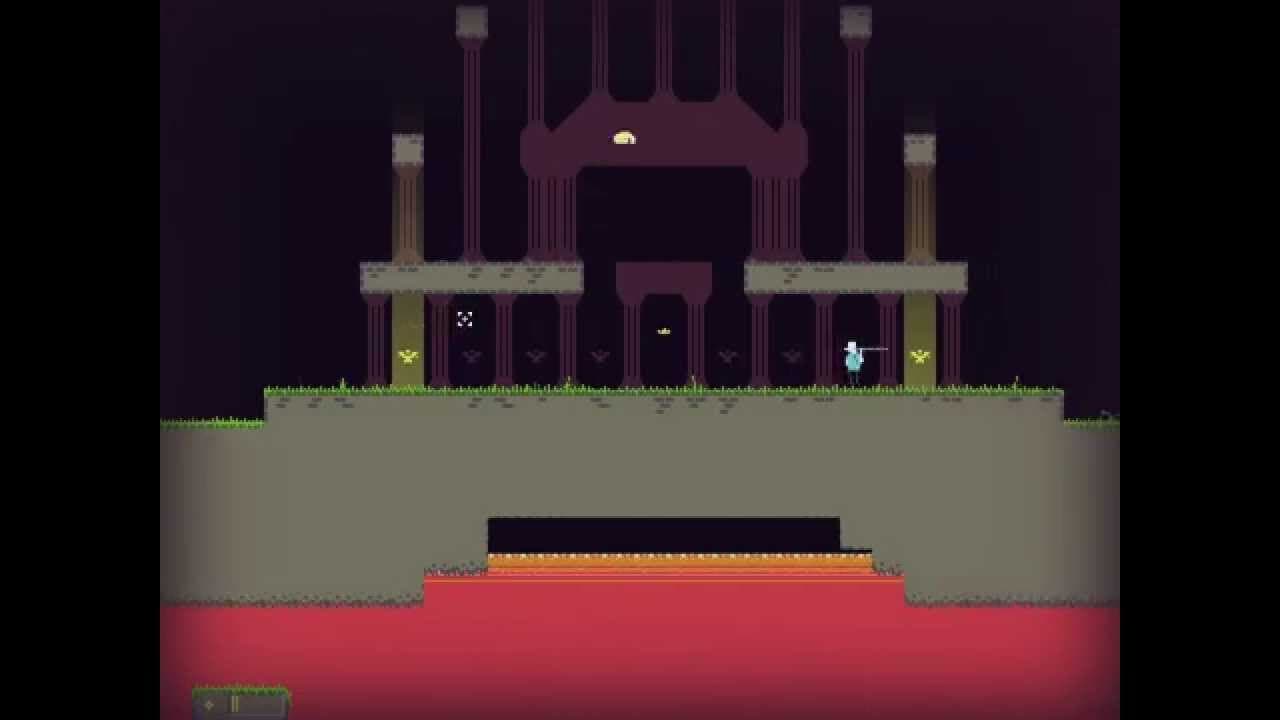Click the yellow bird on the right pillar
This screenshot has width=1280, height=720.
[x=919, y=357]
